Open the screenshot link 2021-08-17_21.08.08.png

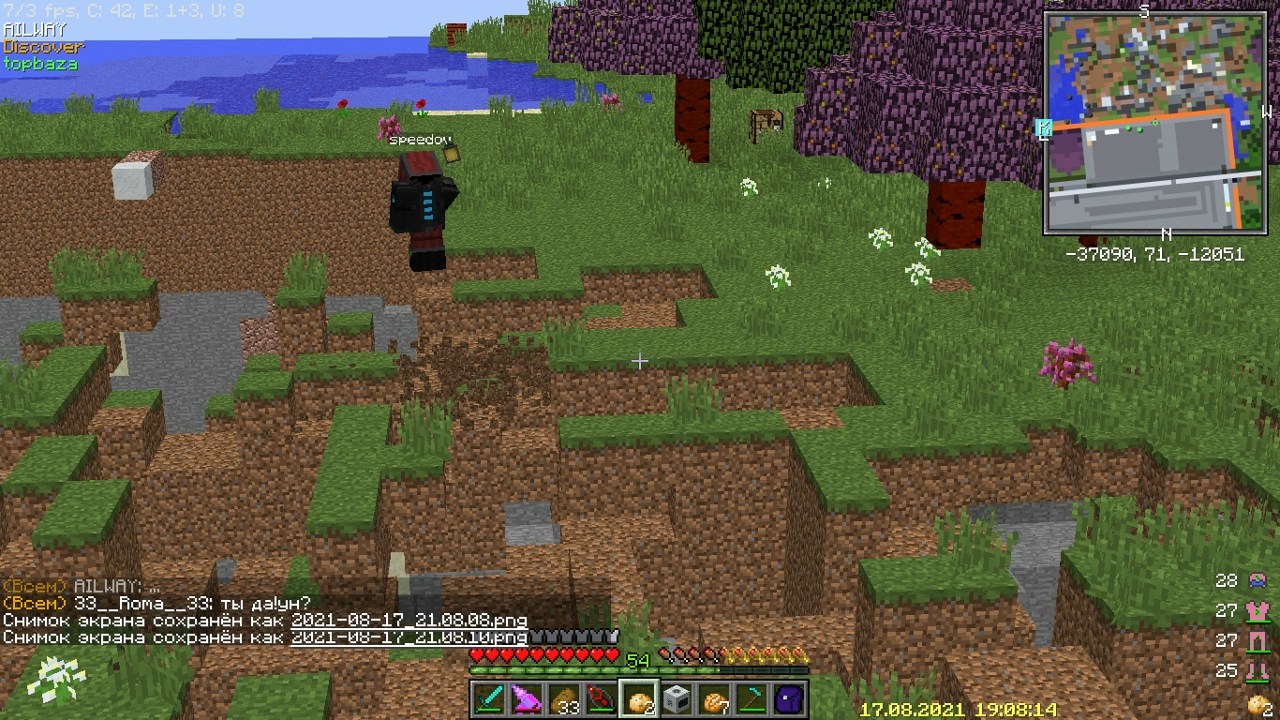pyautogui.click(x=408, y=620)
